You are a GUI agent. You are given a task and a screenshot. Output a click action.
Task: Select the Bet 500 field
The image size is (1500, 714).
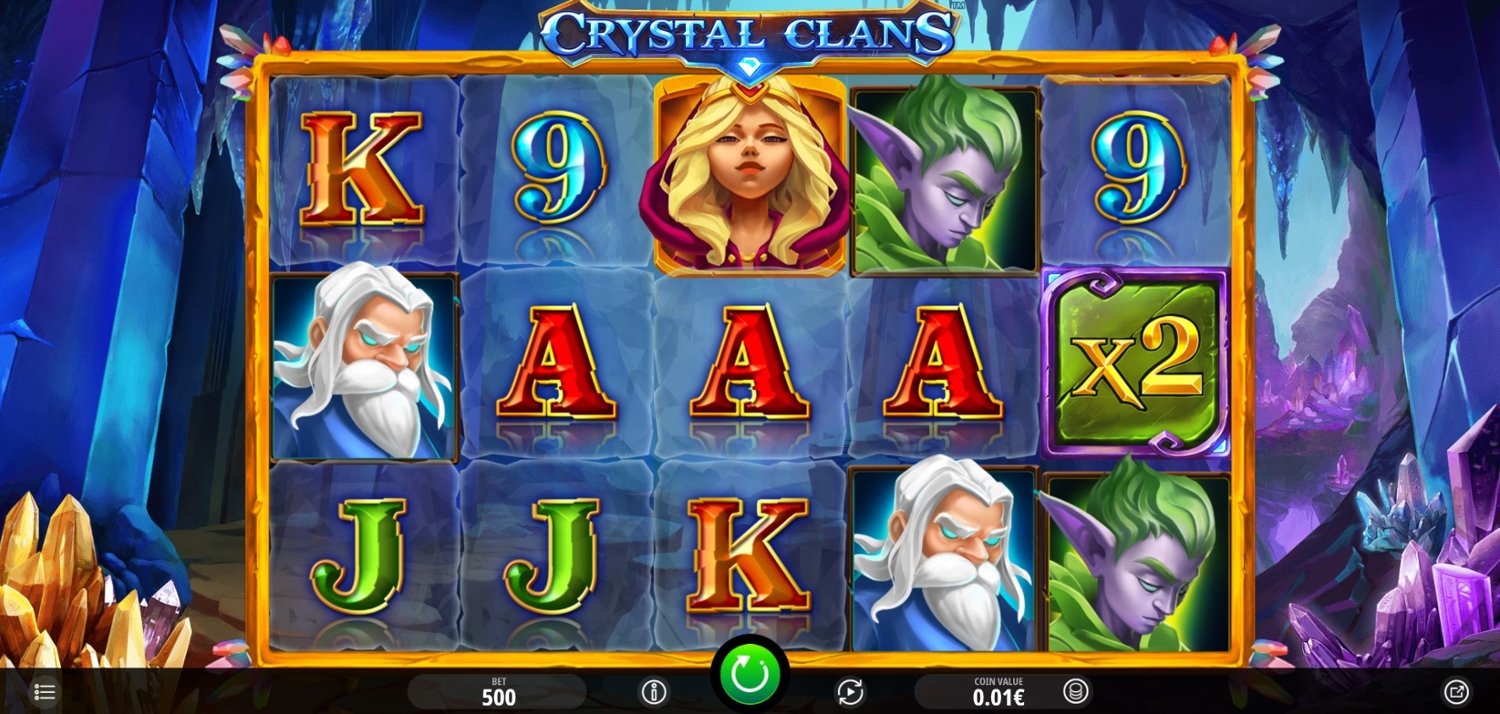coord(497,691)
